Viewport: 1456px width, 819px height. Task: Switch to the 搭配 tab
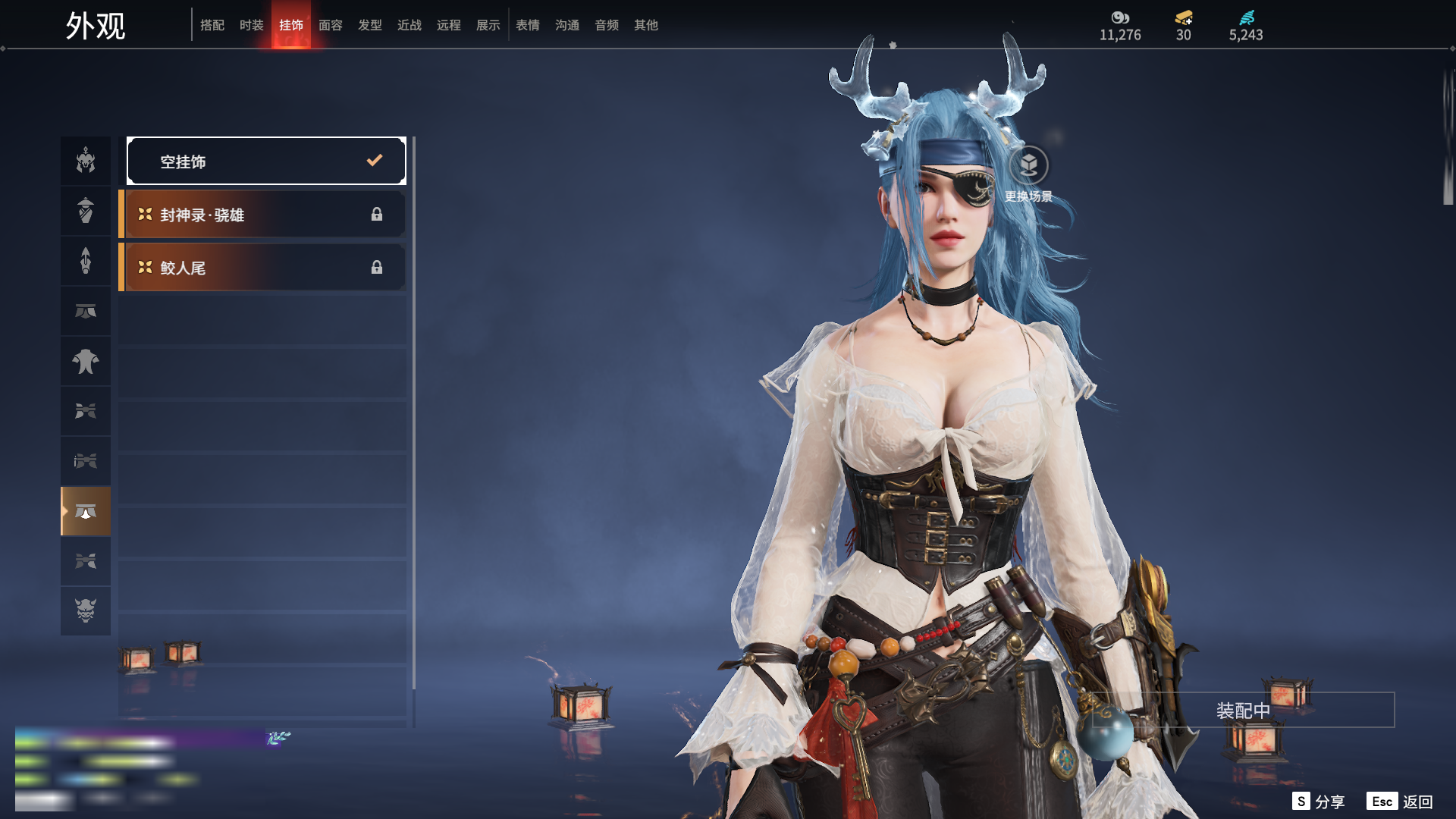tap(212, 25)
